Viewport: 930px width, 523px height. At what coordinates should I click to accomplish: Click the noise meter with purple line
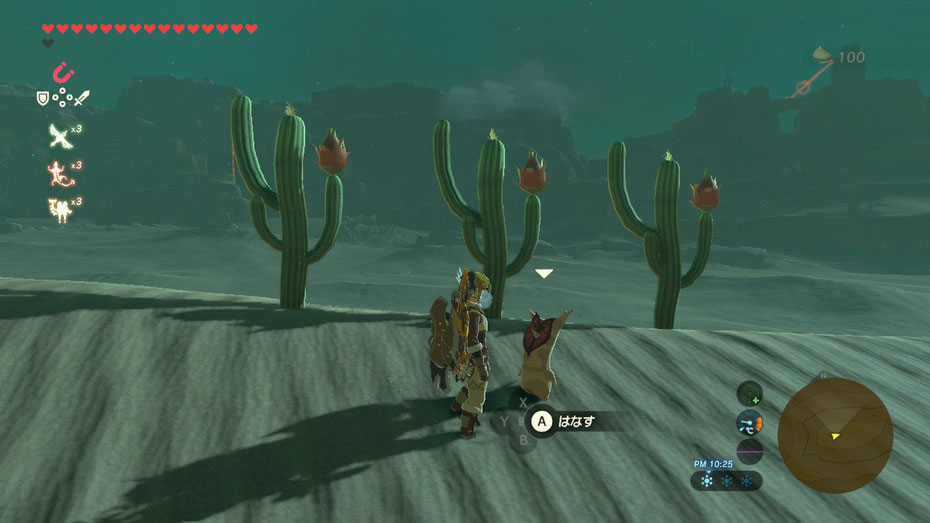(749, 451)
